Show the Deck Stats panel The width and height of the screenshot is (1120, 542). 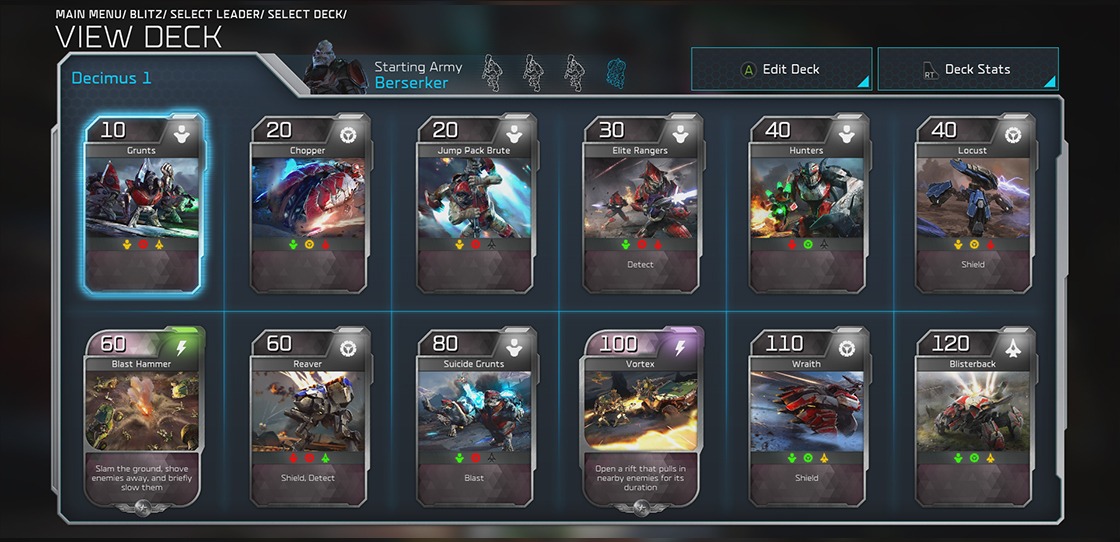967,69
